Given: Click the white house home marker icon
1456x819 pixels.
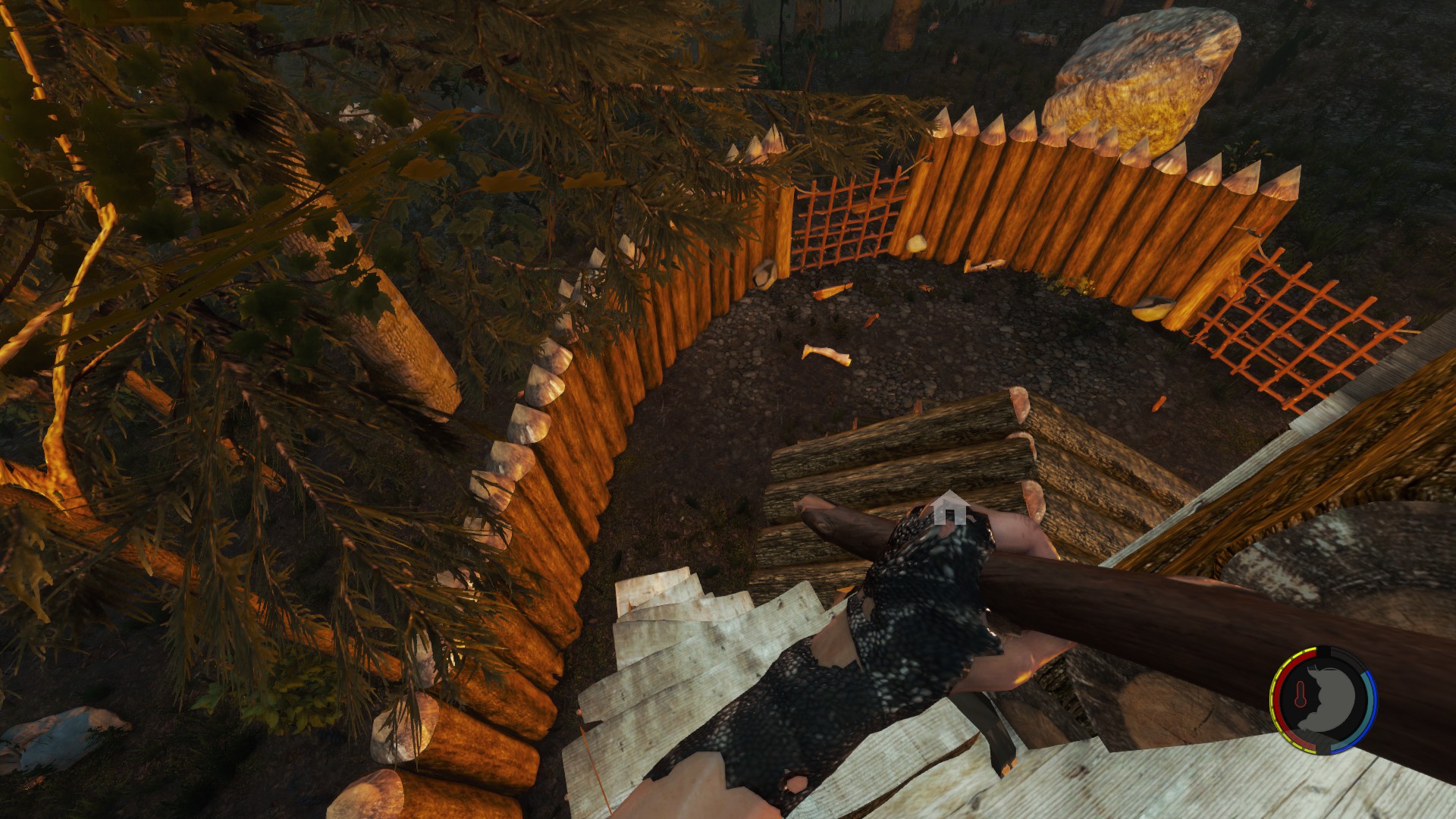Looking at the screenshot, I should [x=949, y=508].
